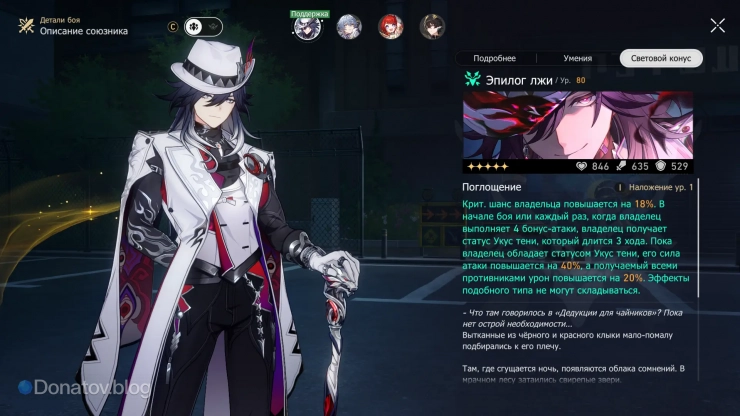Select the support character portrait labeled Поддержка

pyautogui.click(x=306, y=27)
